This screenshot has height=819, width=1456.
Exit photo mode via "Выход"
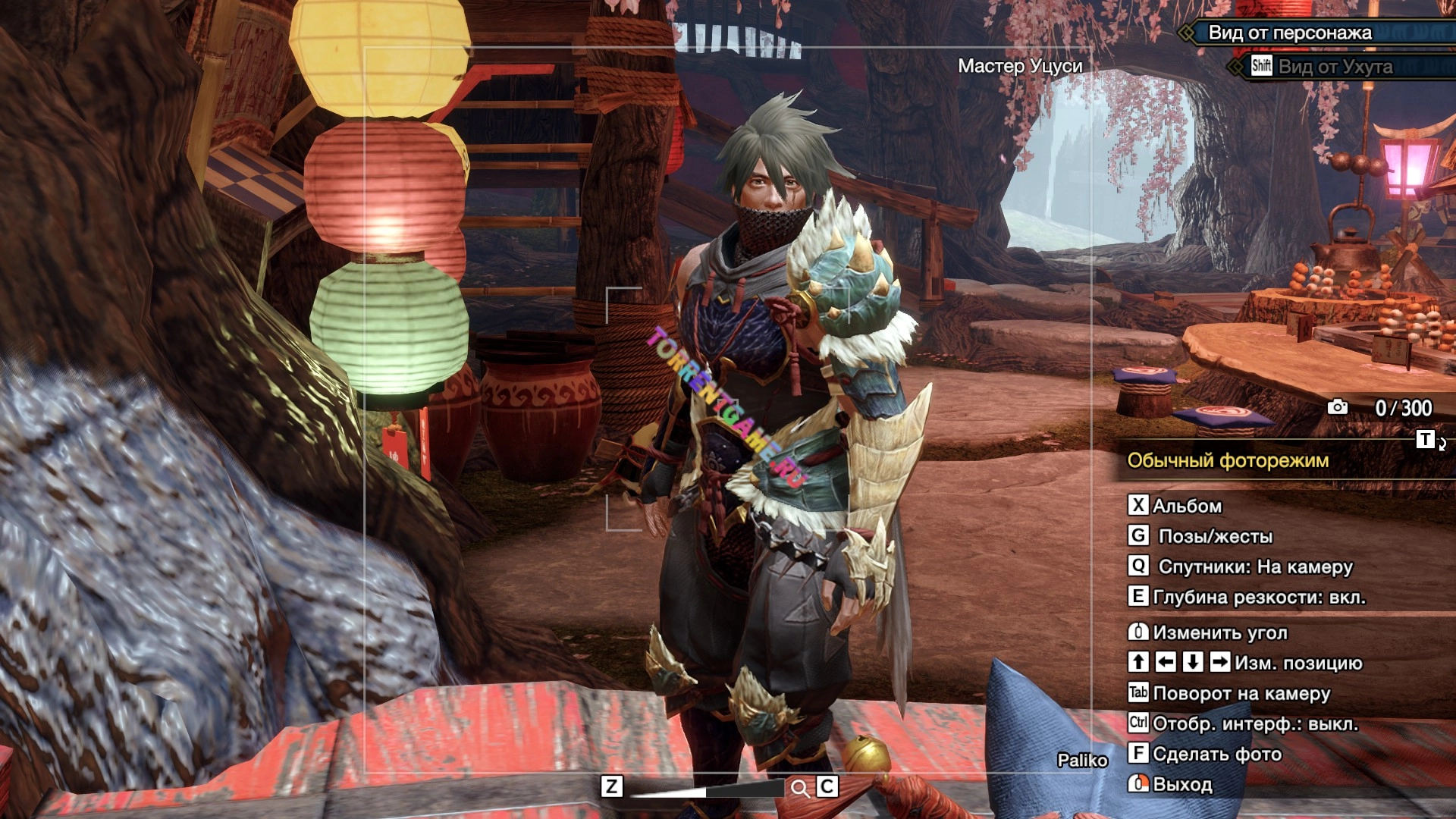1181,784
